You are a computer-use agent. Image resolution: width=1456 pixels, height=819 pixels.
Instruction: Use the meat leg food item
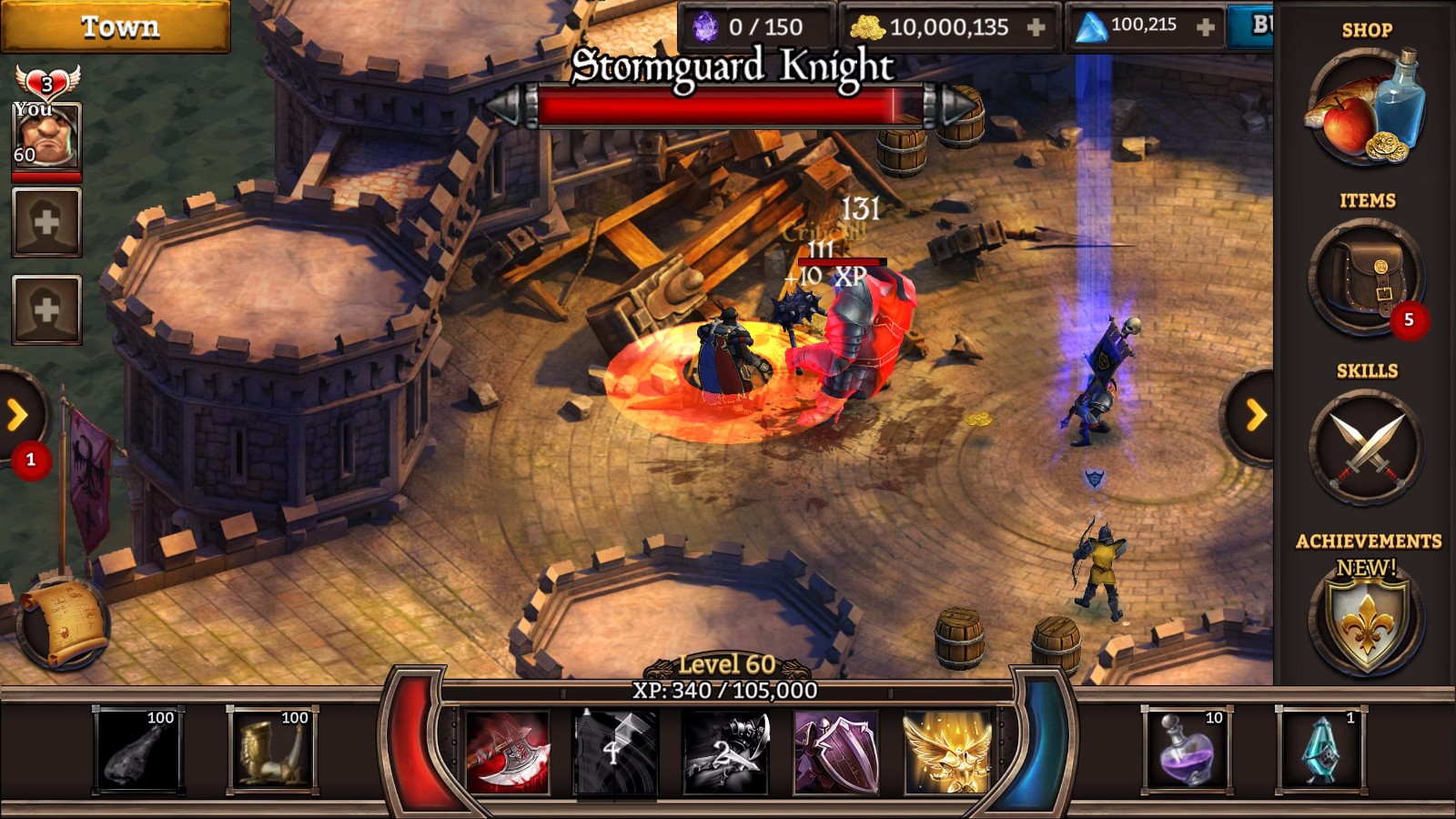coord(138,751)
